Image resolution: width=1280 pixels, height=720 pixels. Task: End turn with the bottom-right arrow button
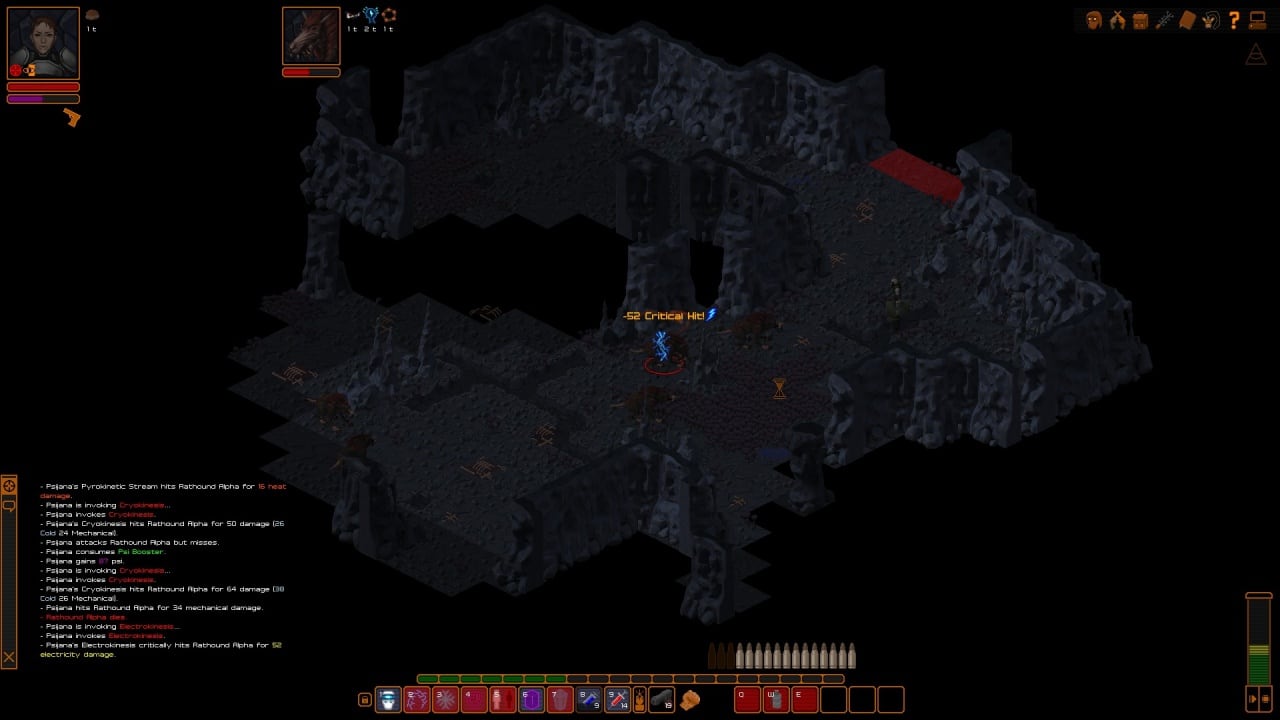[1251, 697]
